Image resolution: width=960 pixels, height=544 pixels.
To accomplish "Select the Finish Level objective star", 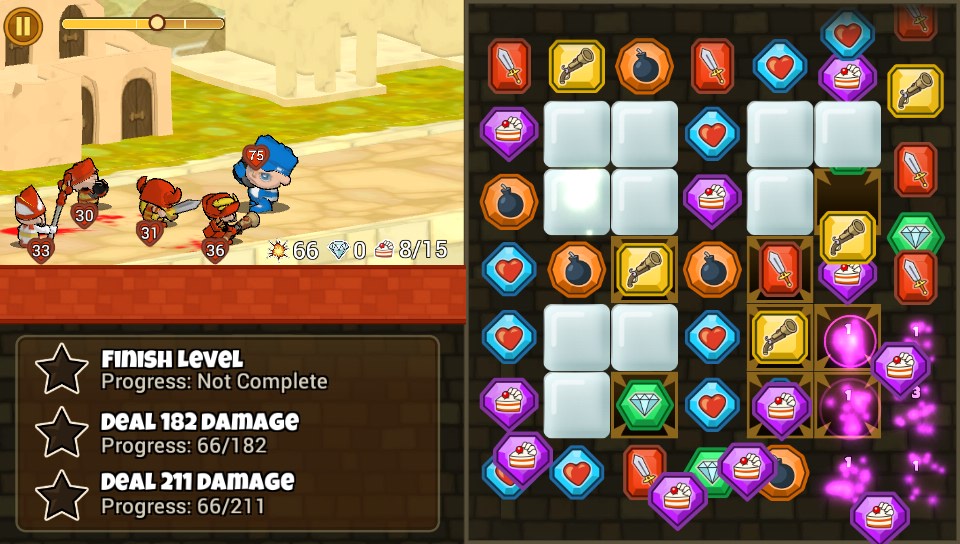I will (62, 369).
